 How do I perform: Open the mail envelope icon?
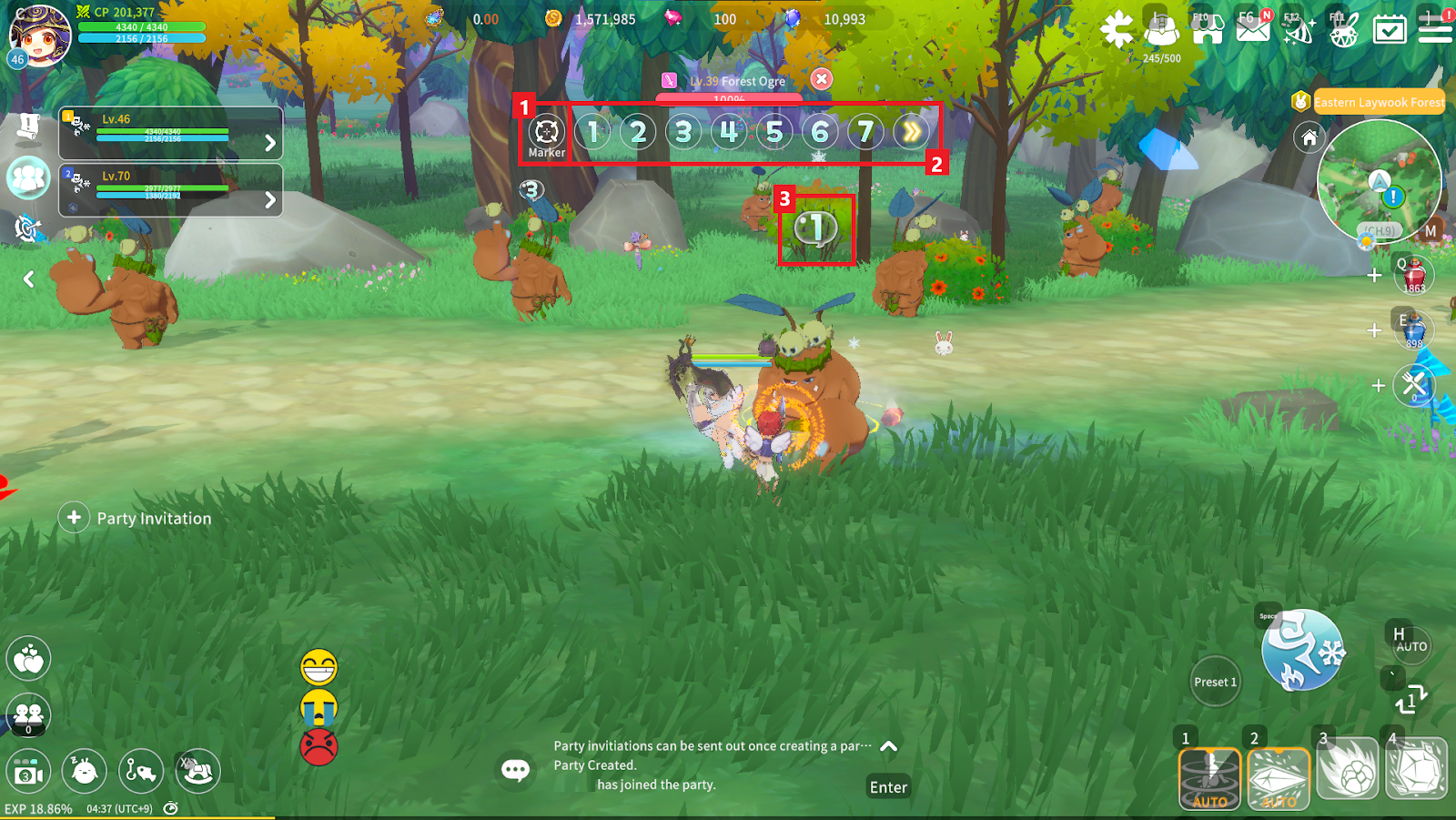[x=1252, y=28]
